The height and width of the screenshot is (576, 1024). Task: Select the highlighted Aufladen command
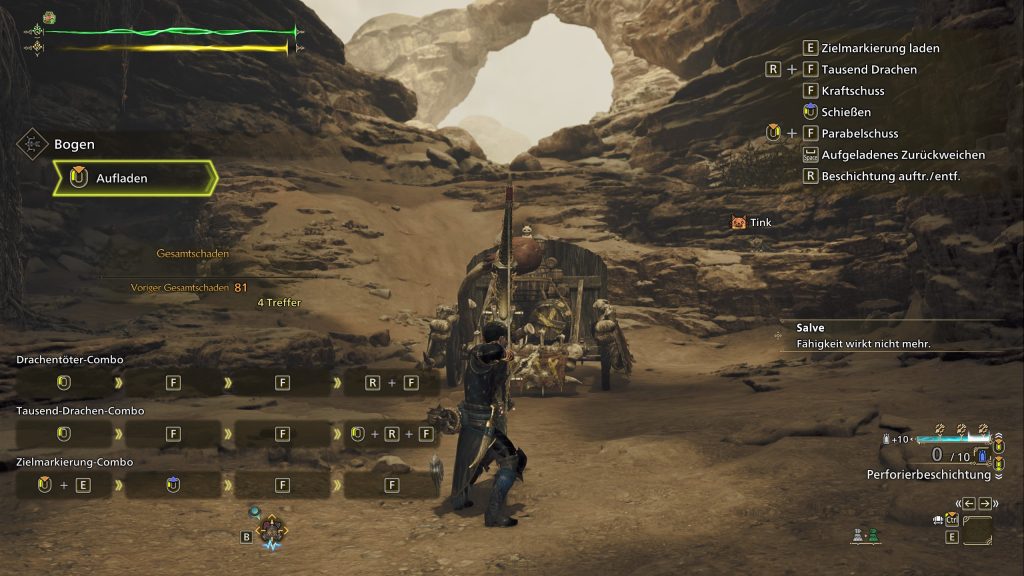(x=135, y=178)
